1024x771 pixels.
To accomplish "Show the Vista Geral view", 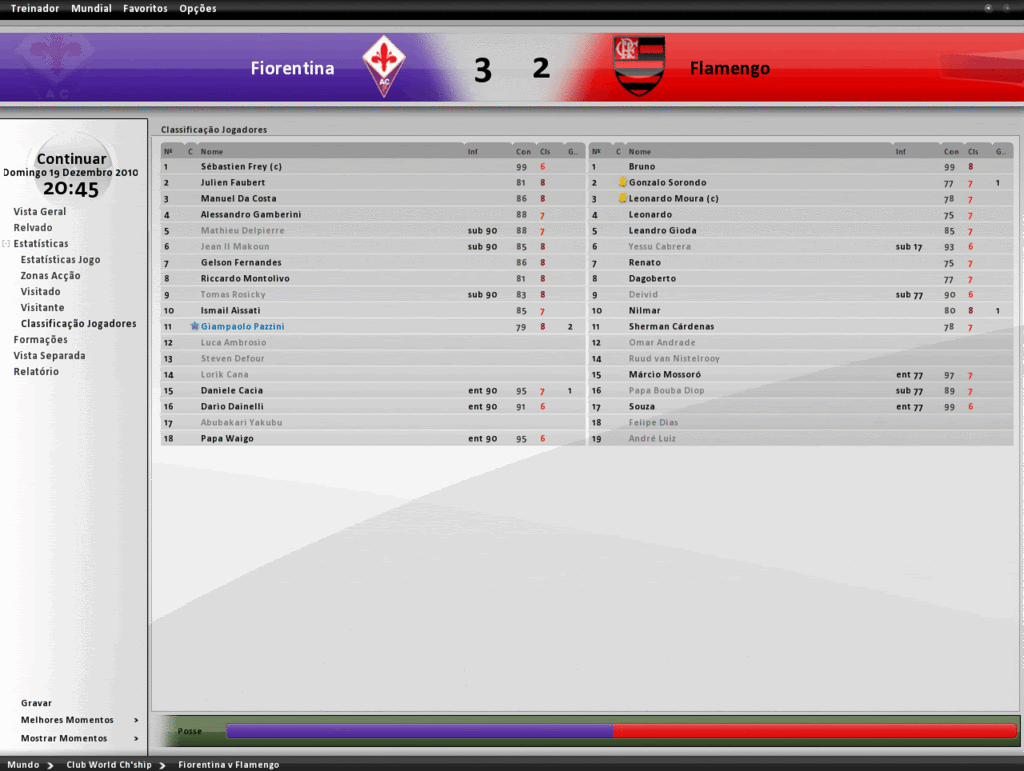I will tap(40, 212).
